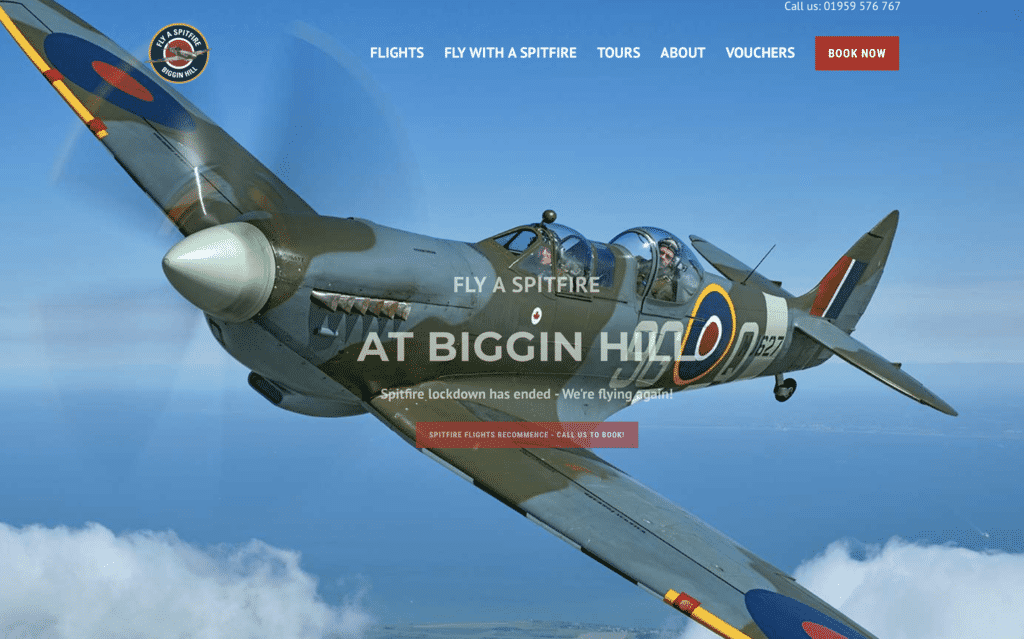
Task: Call the 01959 576 767 phone number
Action: (861, 6)
